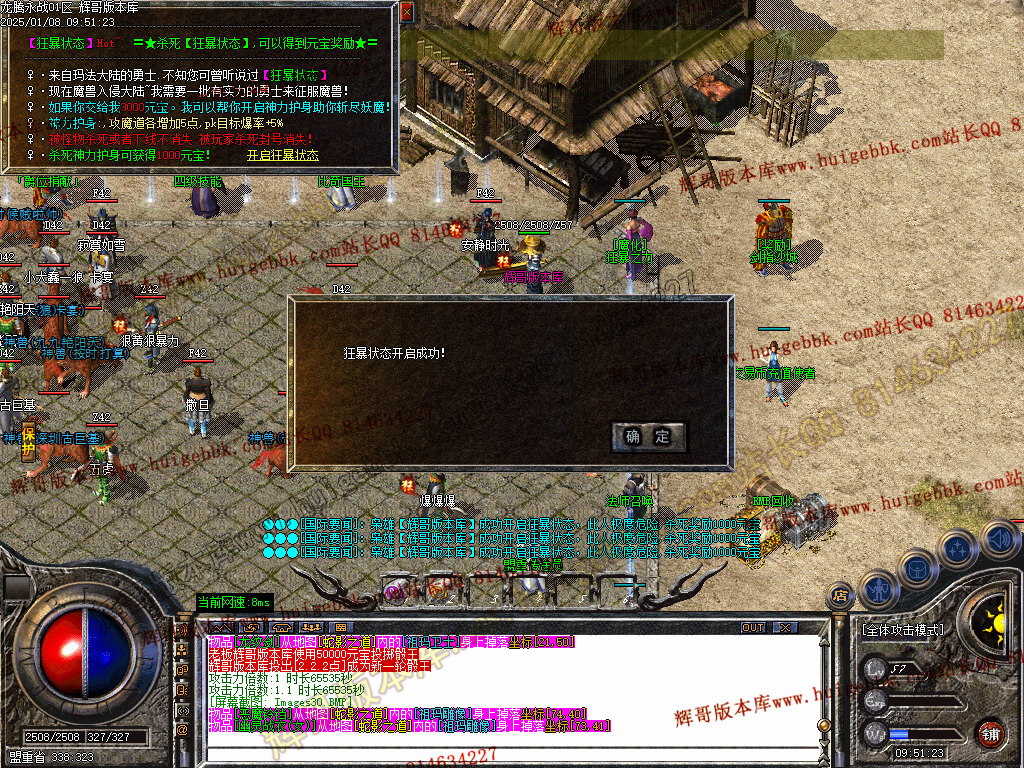Open the character status round button

878,589
